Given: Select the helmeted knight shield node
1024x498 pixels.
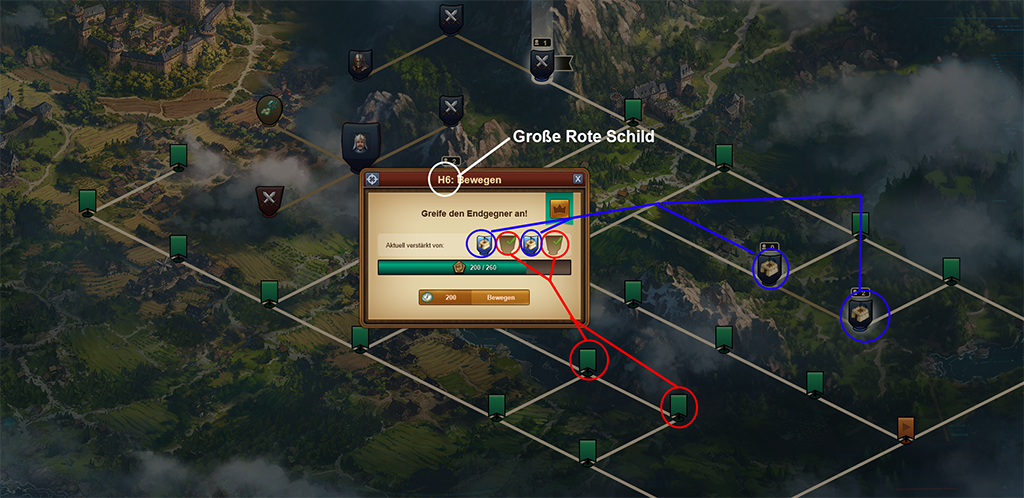Looking at the screenshot, I should (x=360, y=64).
